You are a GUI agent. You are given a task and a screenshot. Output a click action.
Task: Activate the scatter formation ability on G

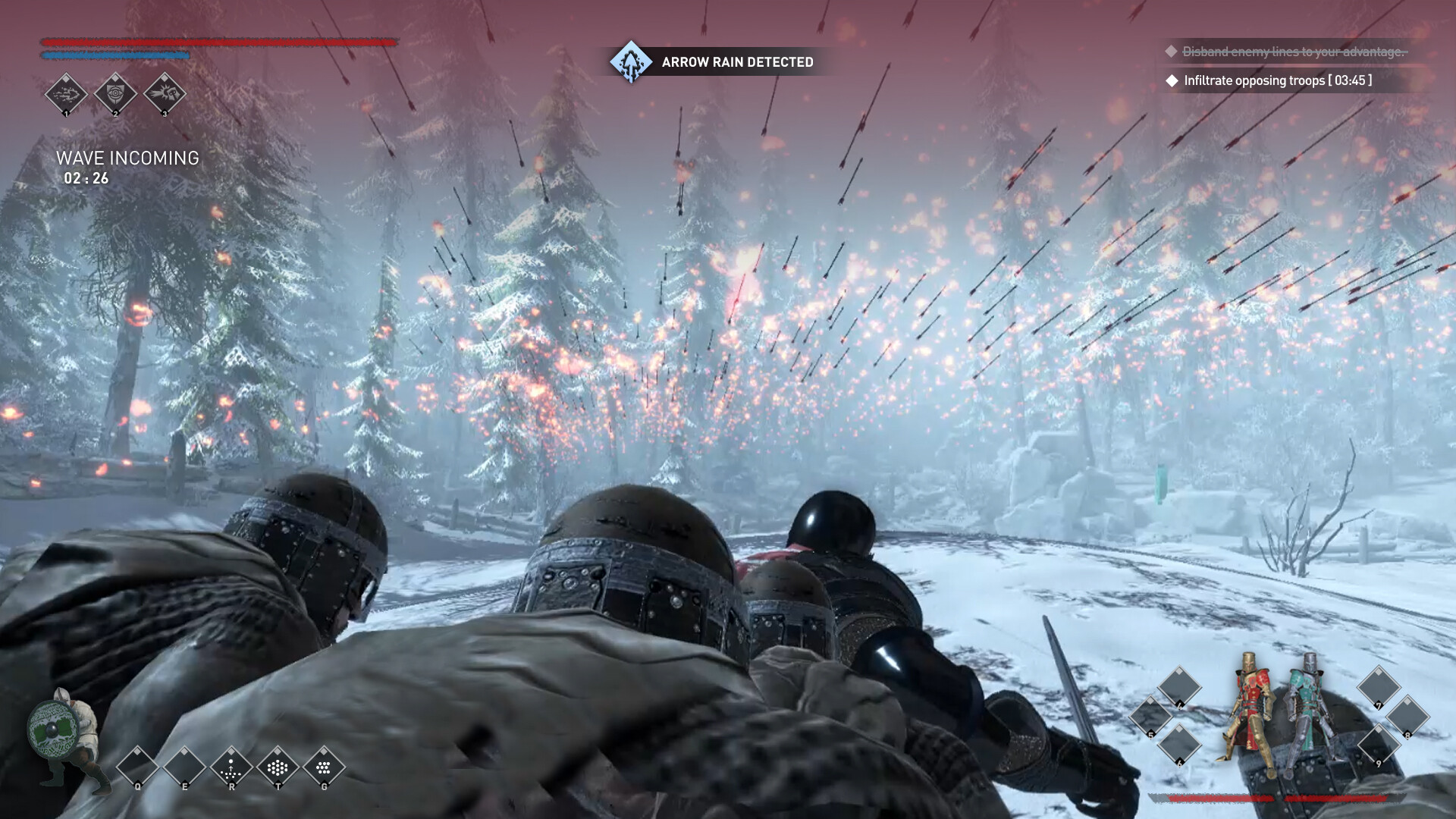[x=324, y=766]
